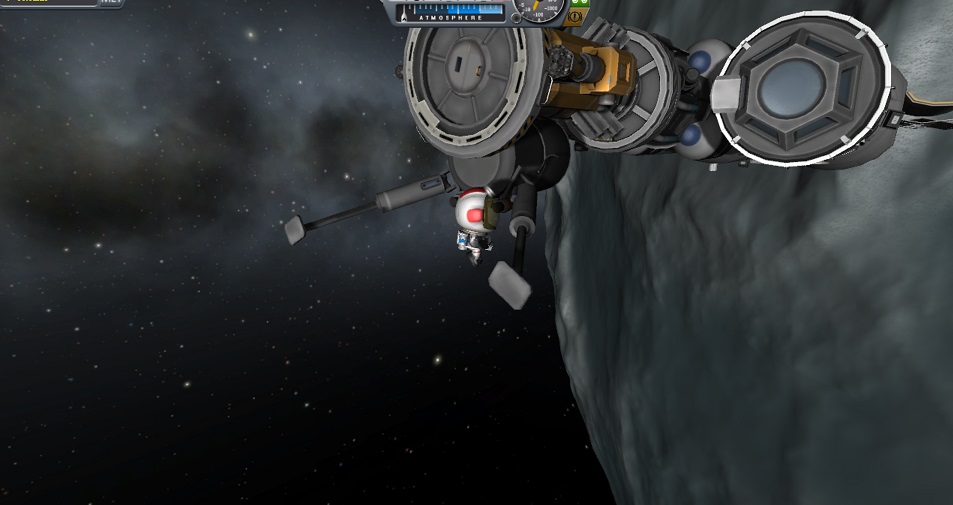Switch the MET mission clock display
953x505 pixels.
112,3
